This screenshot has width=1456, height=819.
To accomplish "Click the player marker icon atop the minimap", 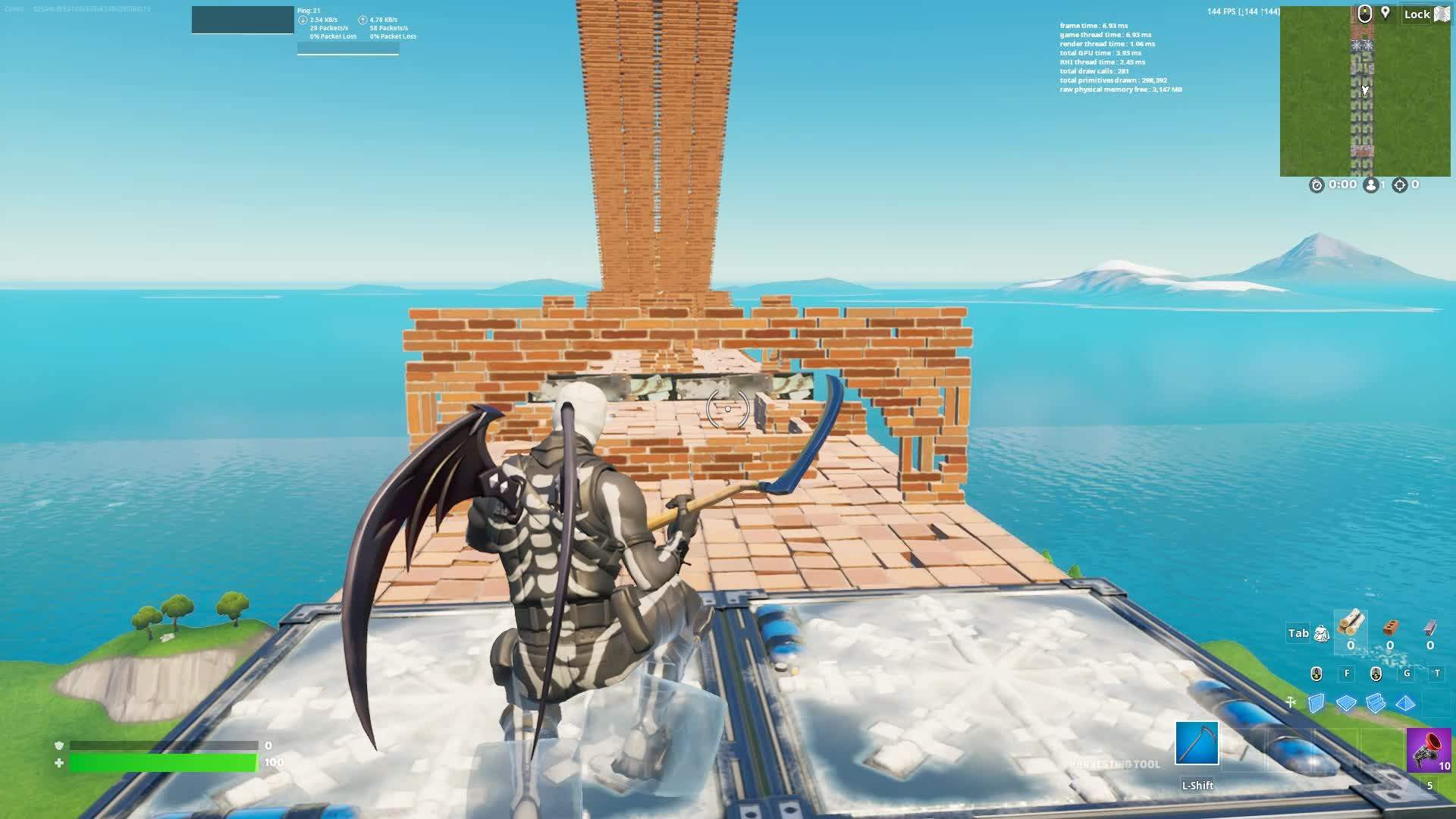I will point(1365,14).
